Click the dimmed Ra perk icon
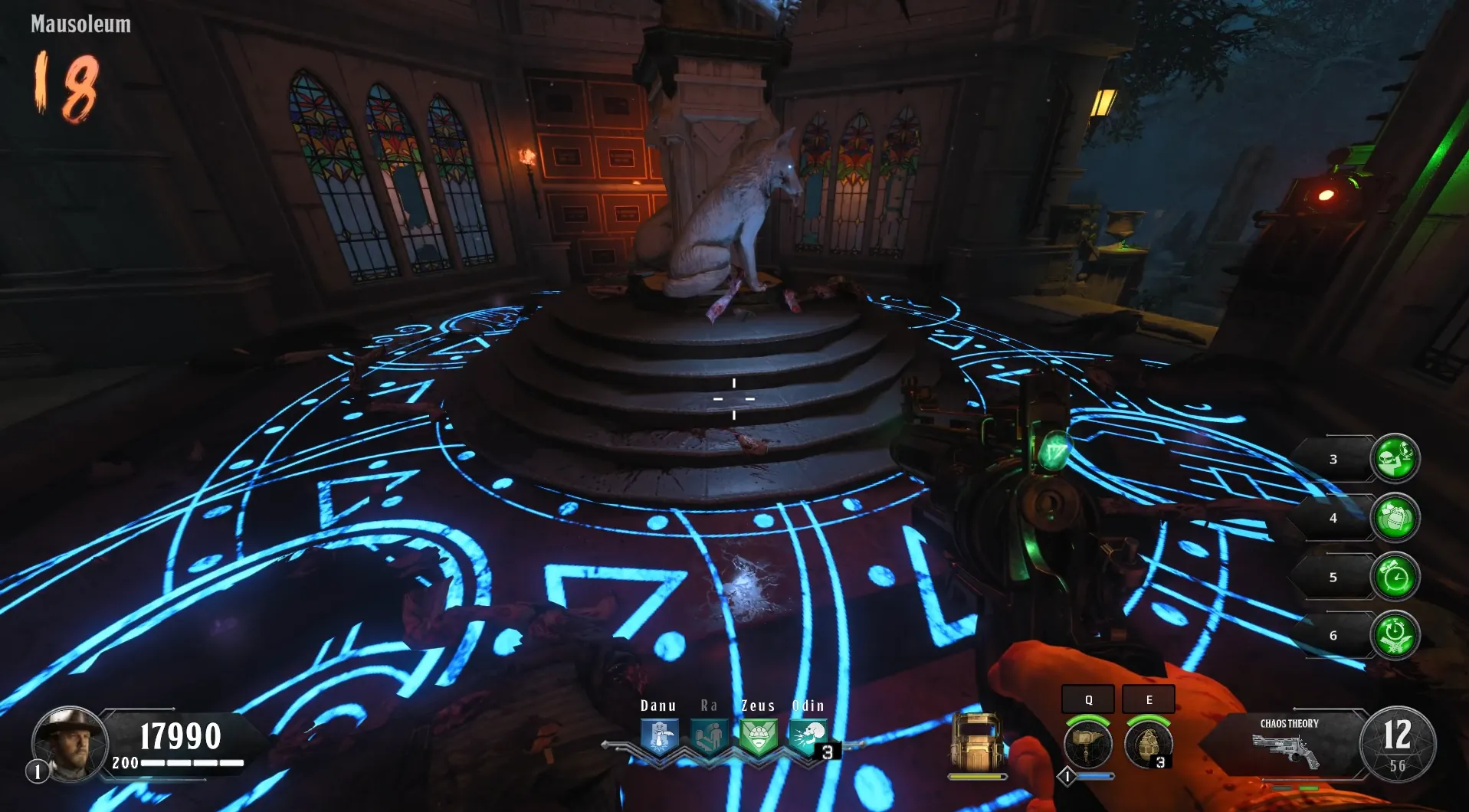 (x=709, y=738)
